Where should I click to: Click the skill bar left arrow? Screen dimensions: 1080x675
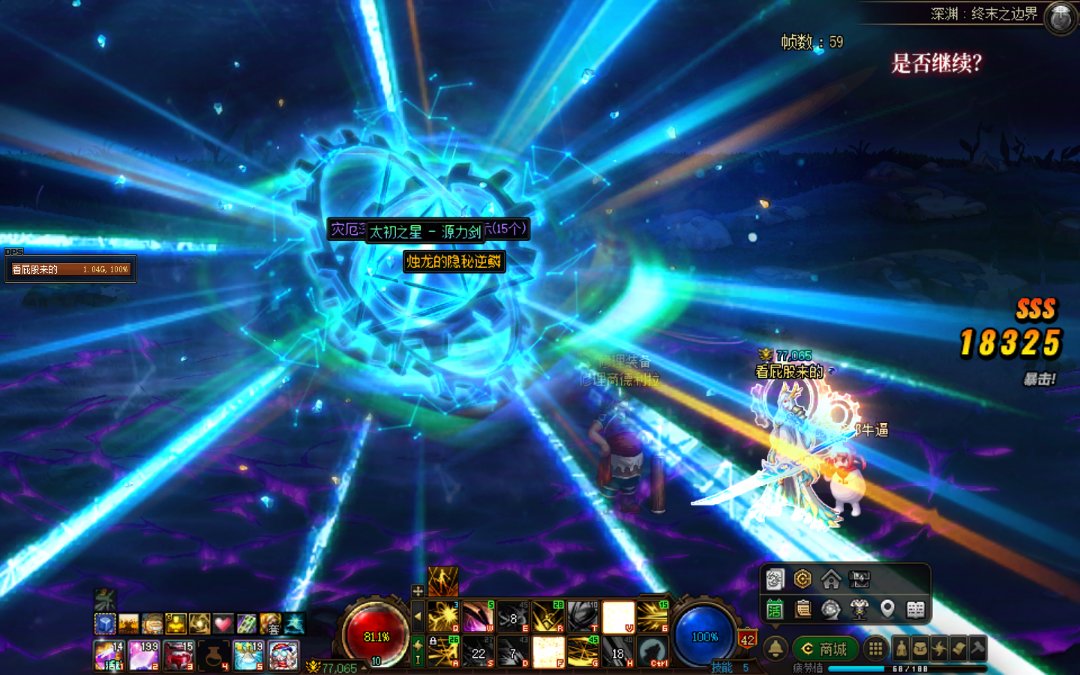coord(418,616)
